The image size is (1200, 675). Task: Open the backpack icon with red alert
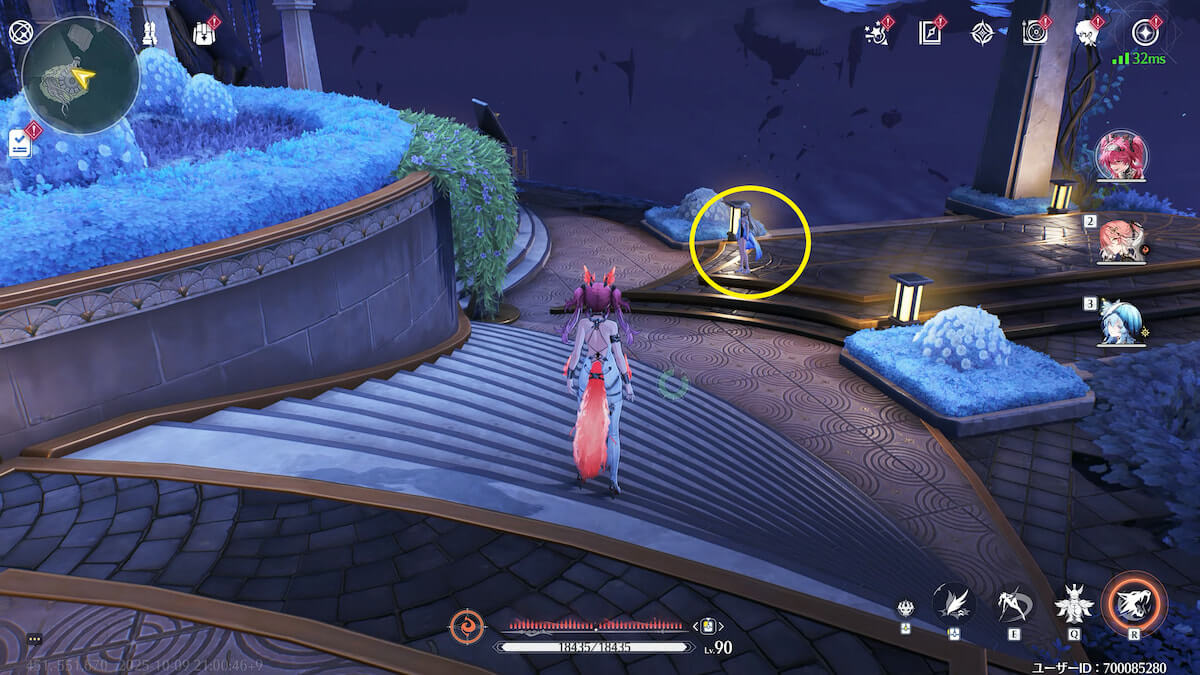point(203,32)
